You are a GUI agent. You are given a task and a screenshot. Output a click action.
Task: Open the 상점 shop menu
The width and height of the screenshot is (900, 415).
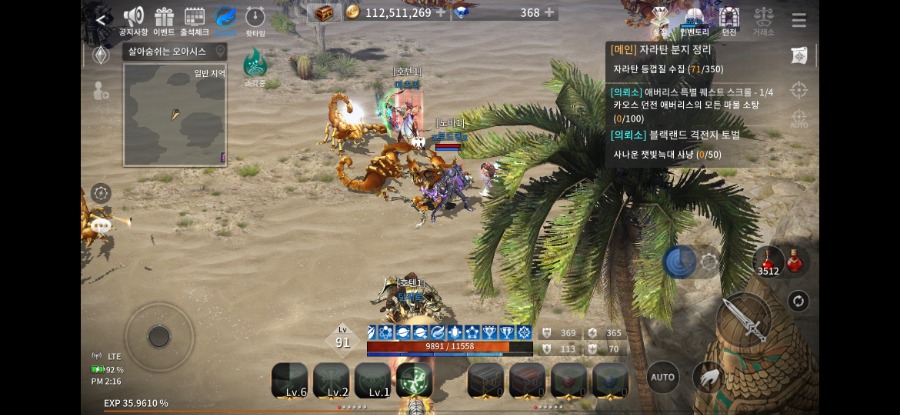(661, 20)
